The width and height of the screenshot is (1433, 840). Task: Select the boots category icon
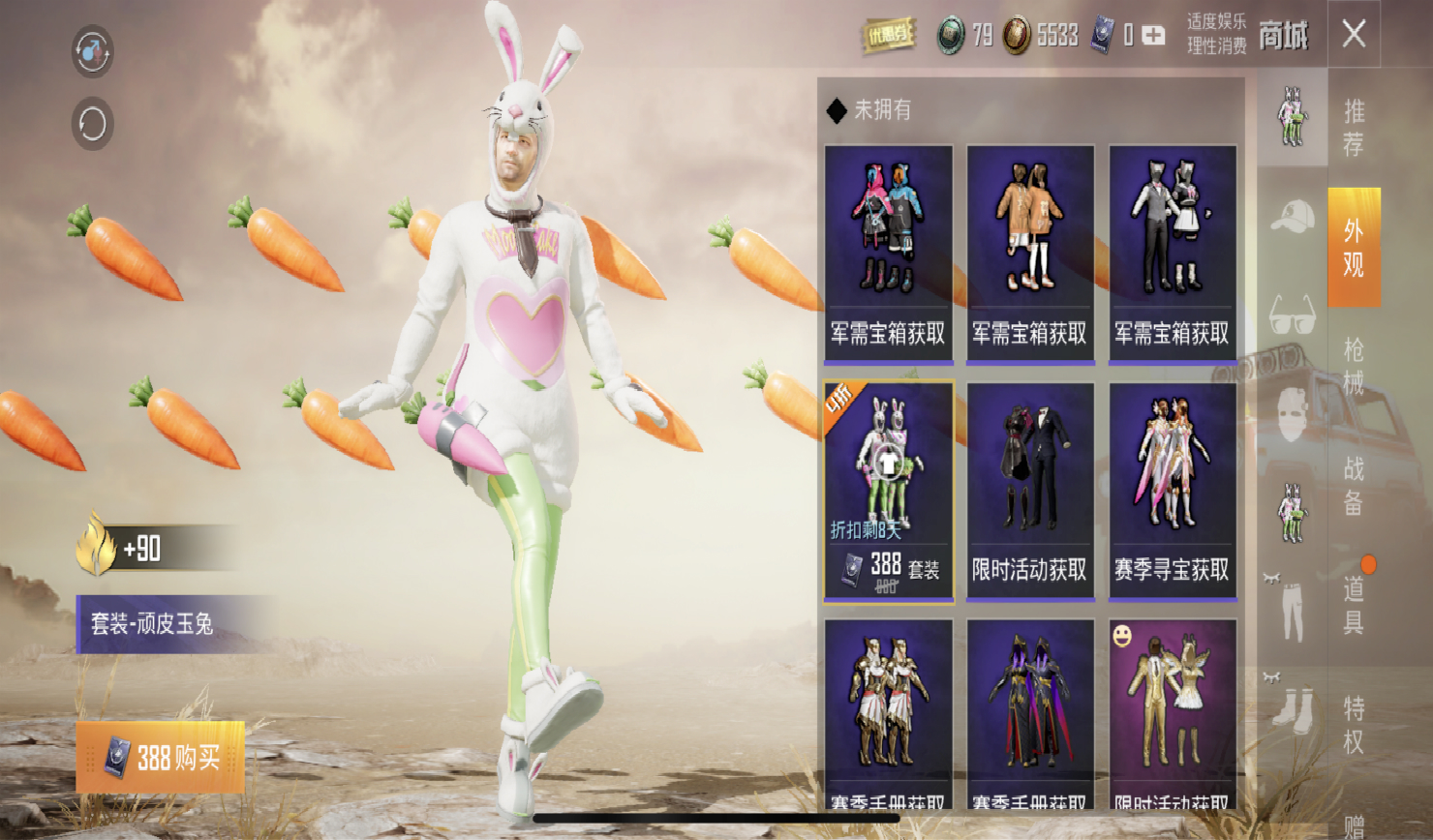1292,706
